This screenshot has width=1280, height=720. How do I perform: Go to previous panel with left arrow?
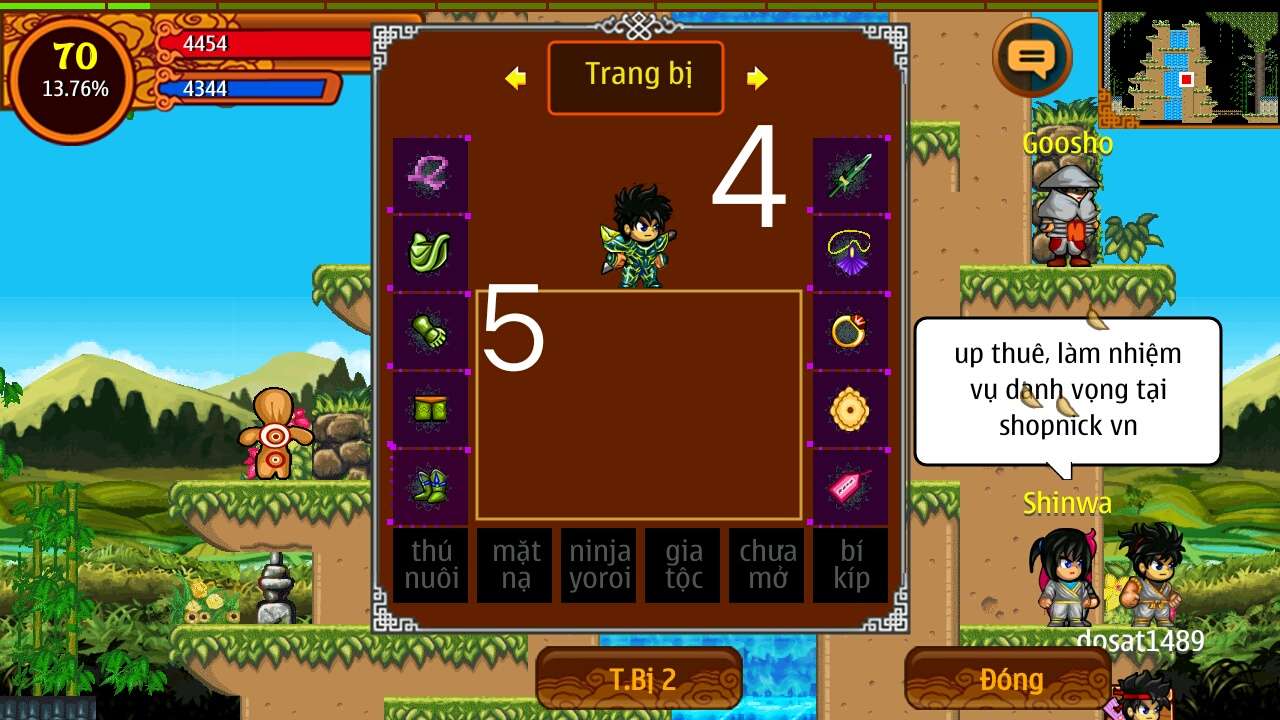[x=515, y=78]
